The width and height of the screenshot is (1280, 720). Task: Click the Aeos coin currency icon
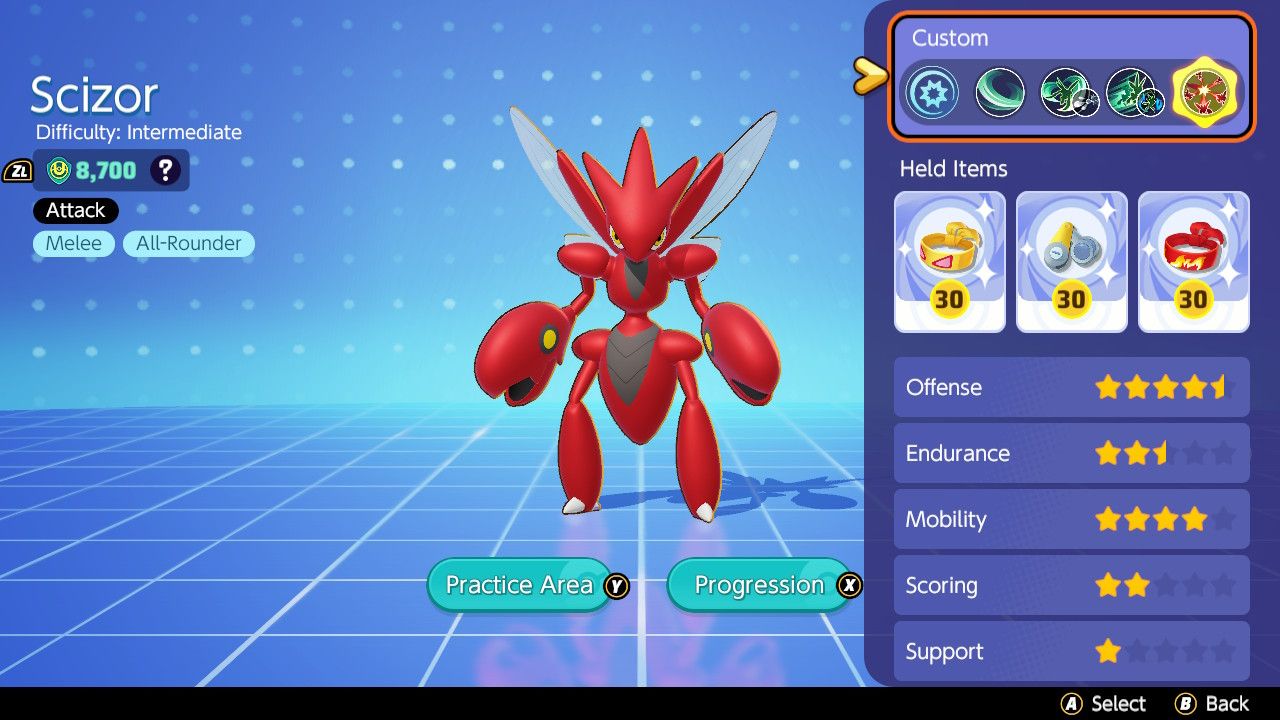point(56,169)
